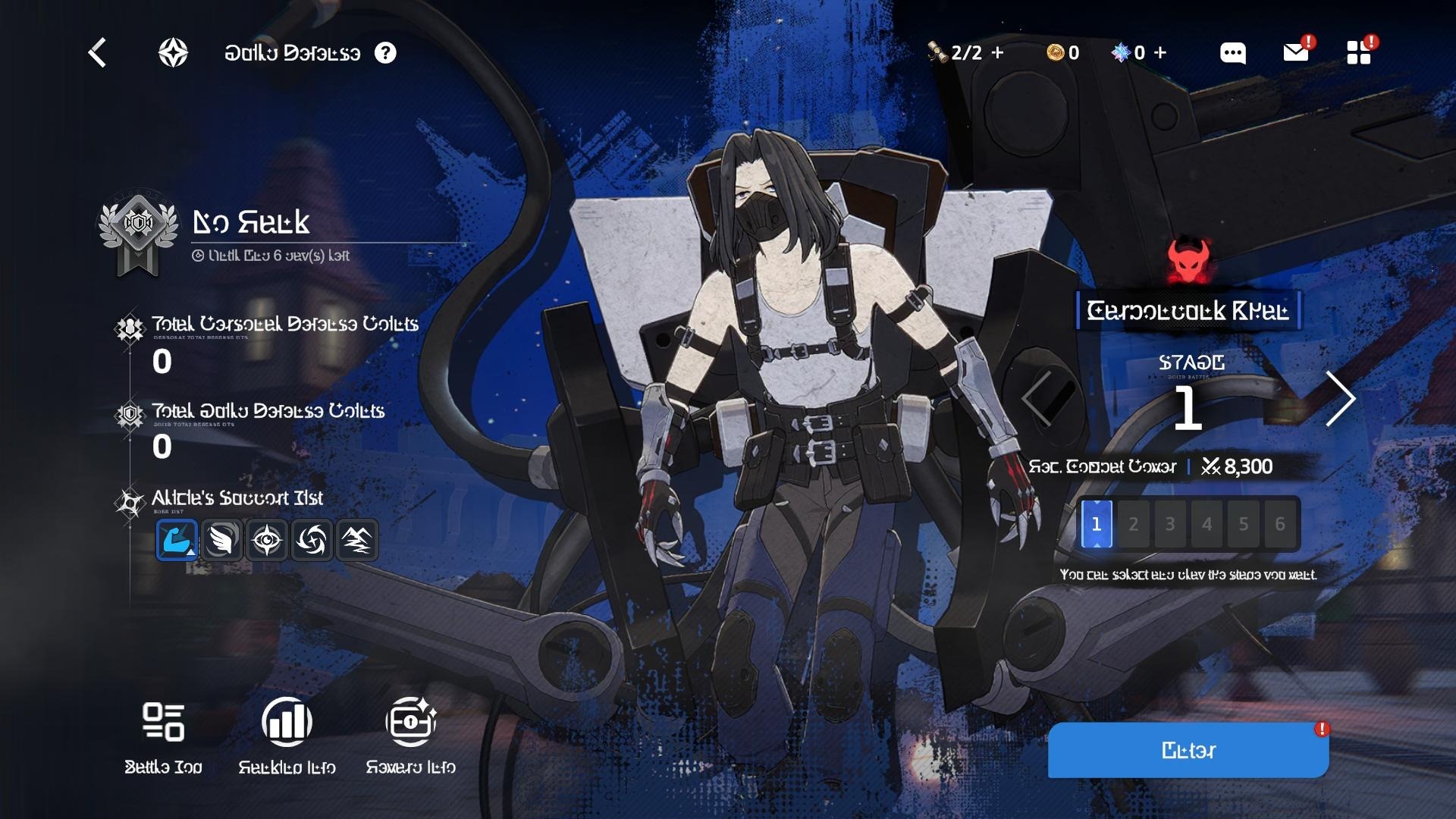Select the eye-shaped support icon
The height and width of the screenshot is (819, 1456).
coord(267,540)
